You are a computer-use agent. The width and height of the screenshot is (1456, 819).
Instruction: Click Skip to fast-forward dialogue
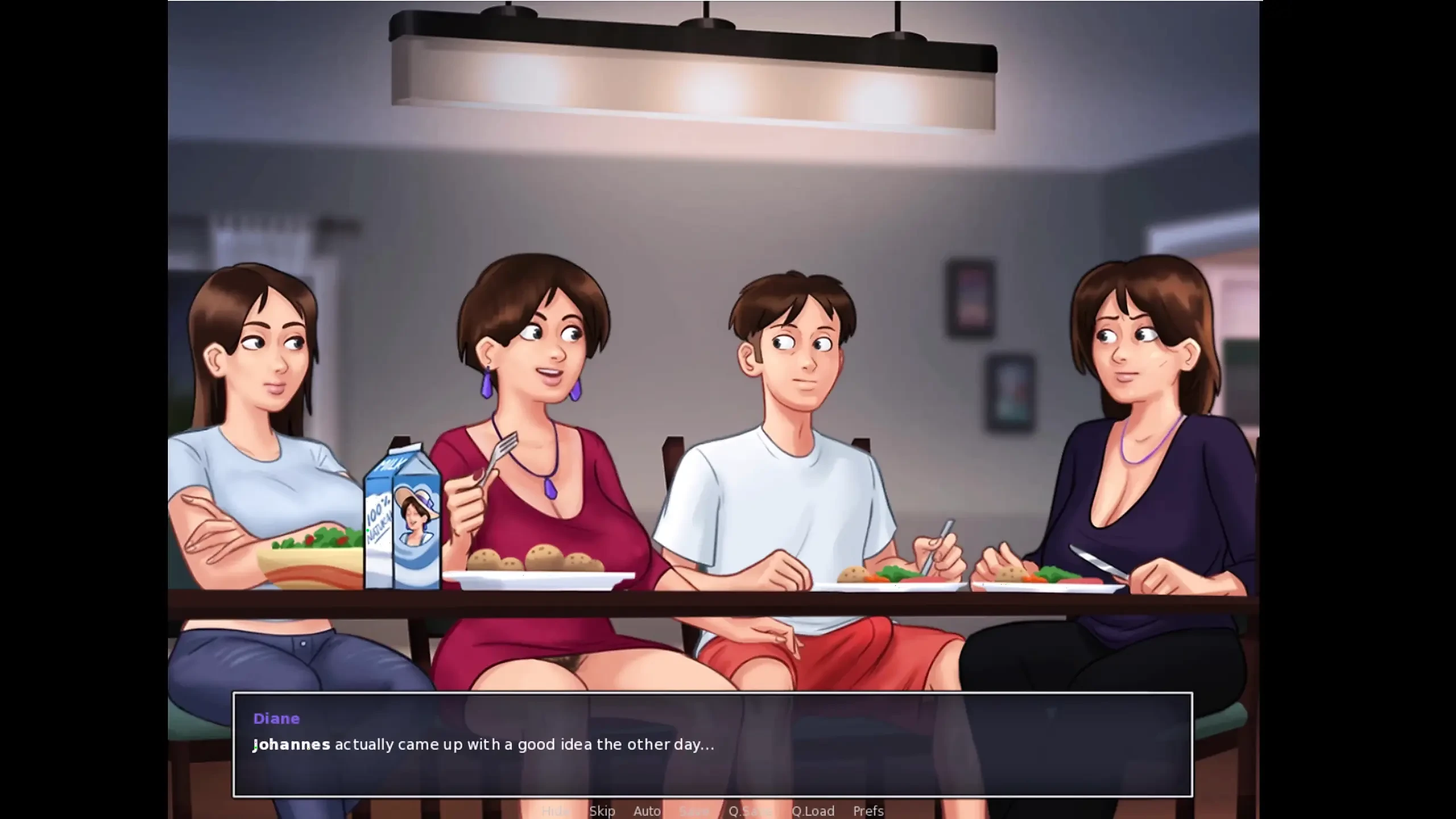click(602, 812)
